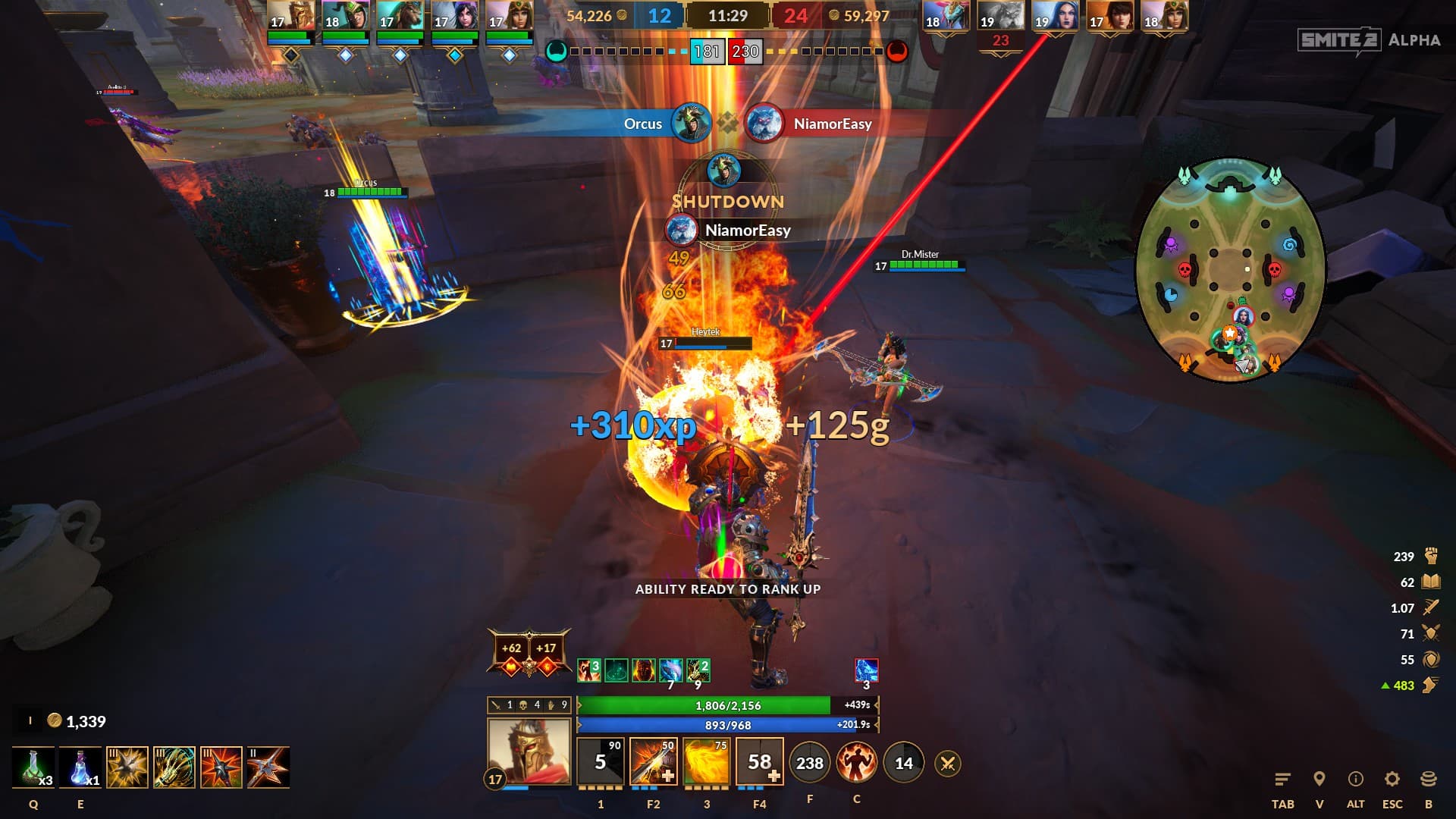Open the scoreboard list icon
This screenshot has height=819, width=1456.
click(x=1282, y=780)
